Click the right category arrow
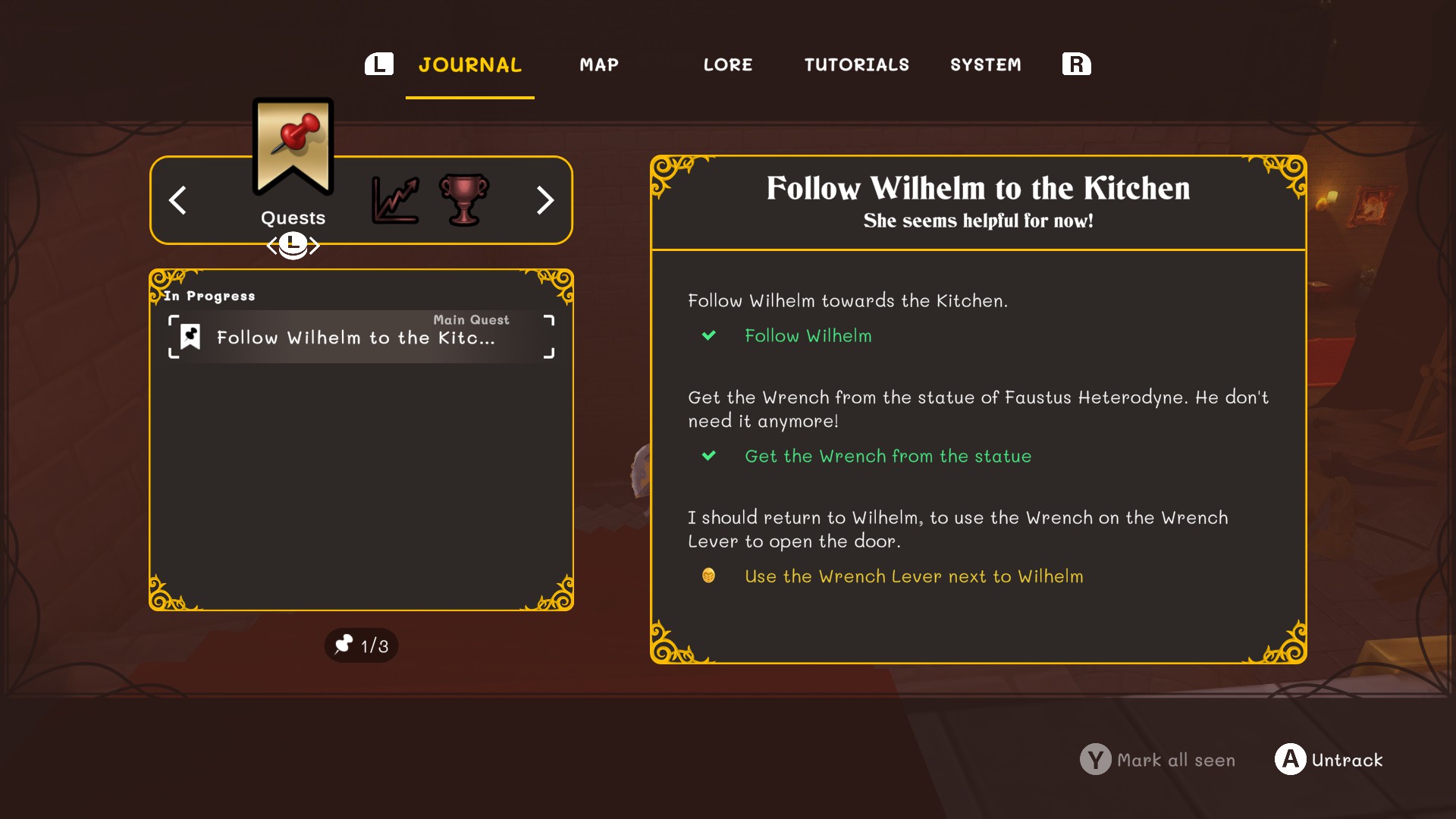 pyautogui.click(x=544, y=200)
